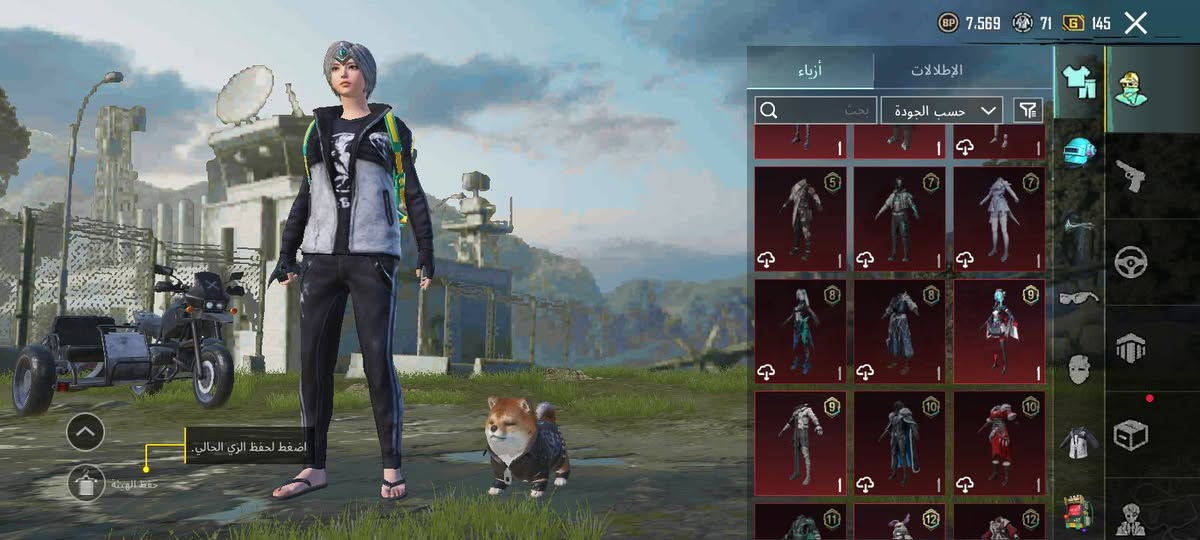Open the pistol weapon skins category
This screenshot has height=540, width=1200.
pyautogui.click(x=1131, y=175)
